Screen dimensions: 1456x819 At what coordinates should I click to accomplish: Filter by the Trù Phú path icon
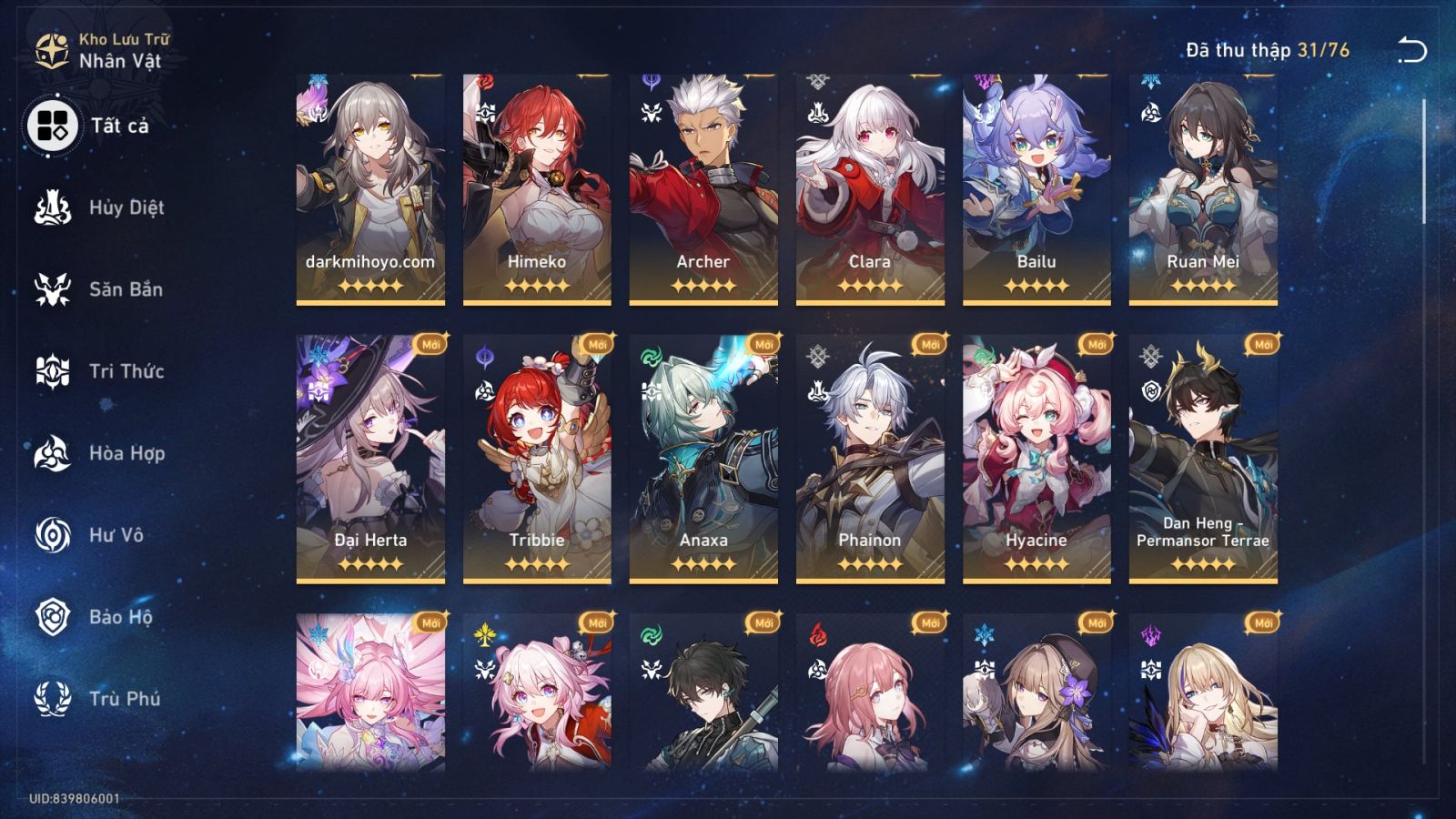[x=52, y=699]
